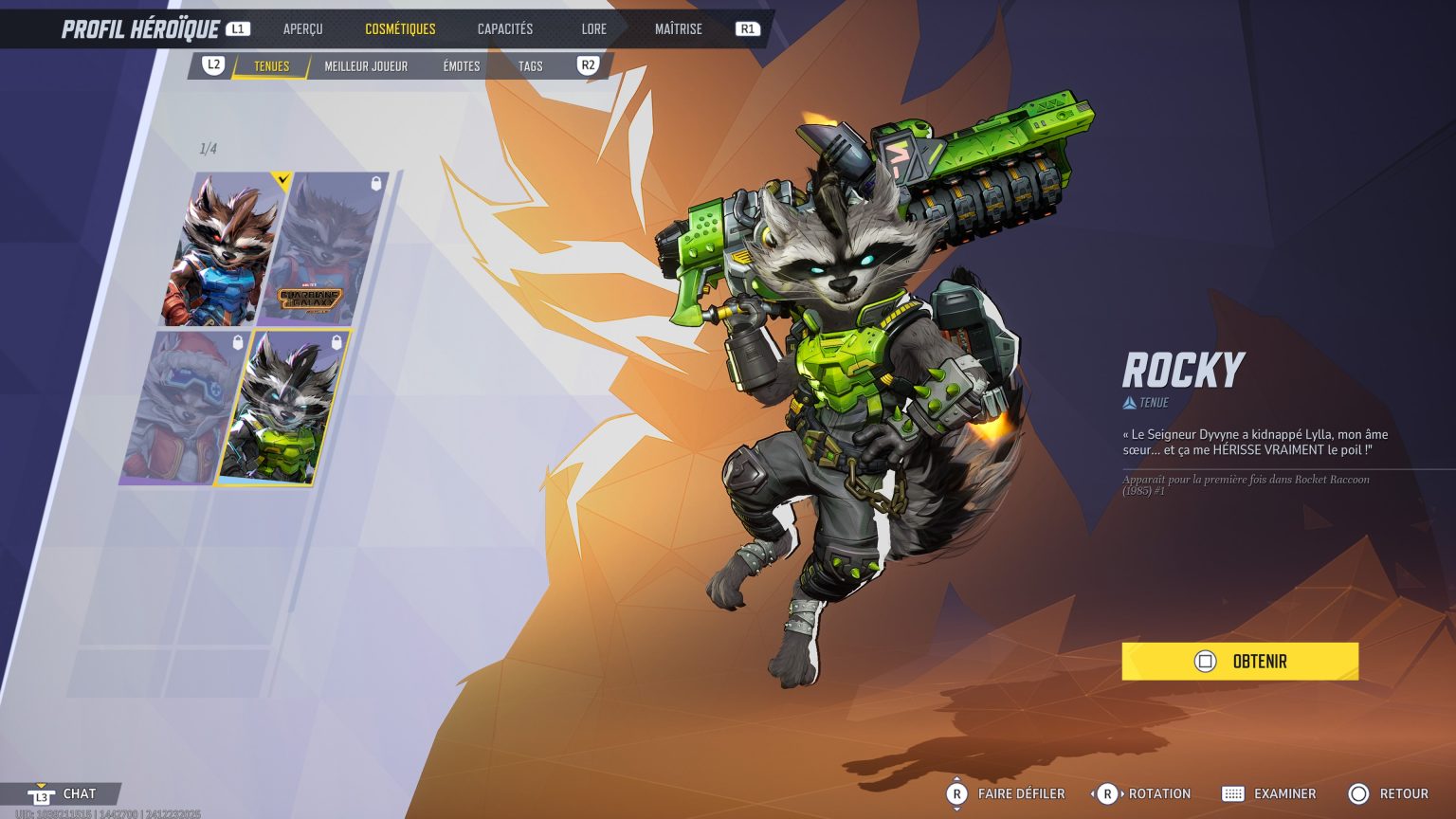Click the L1 shoulder button icon
Image resolution: width=1456 pixels, height=819 pixels.
pyautogui.click(x=236, y=27)
